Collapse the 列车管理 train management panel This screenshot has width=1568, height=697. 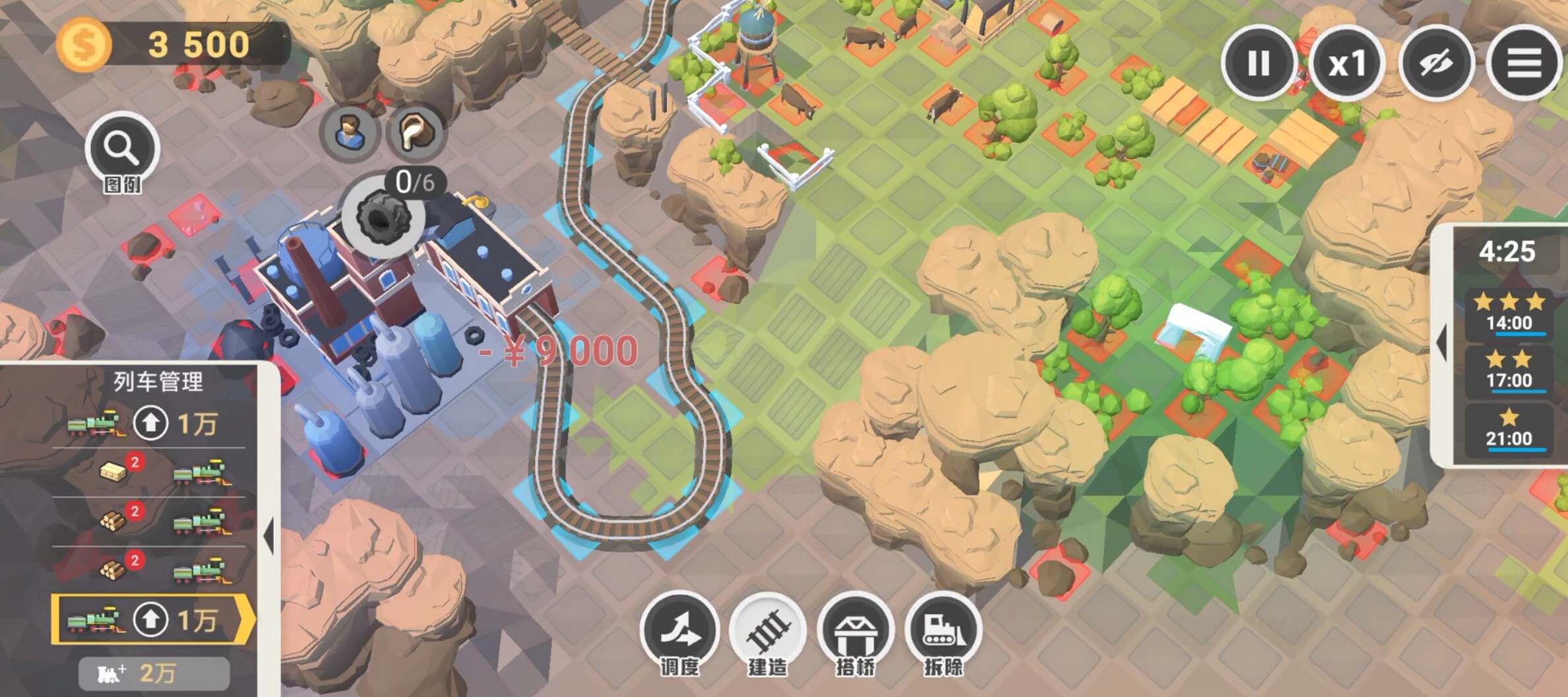(269, 535)
